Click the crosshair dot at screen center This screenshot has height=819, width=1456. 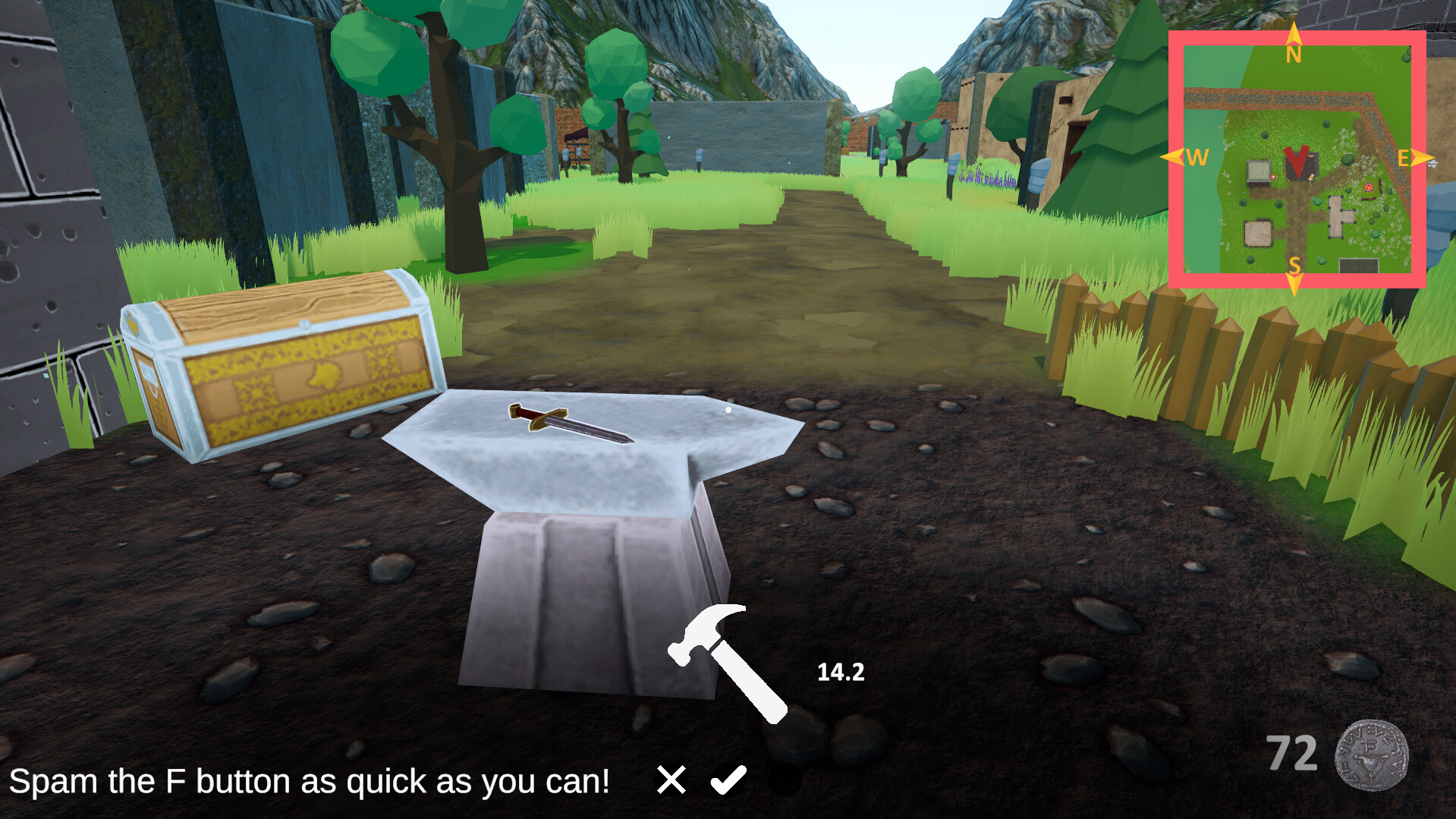point(728,409)
